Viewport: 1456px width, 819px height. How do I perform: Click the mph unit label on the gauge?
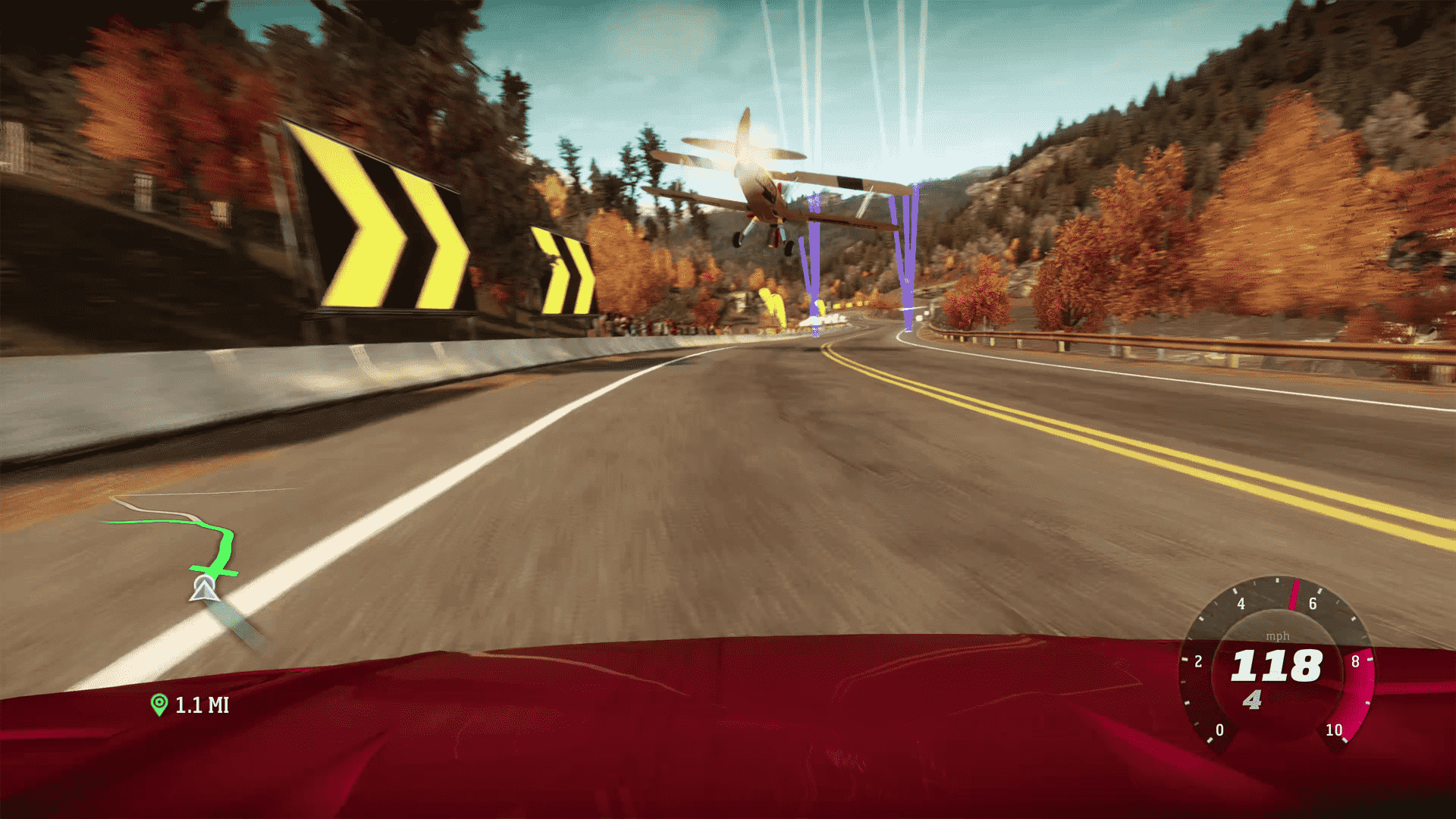tap(1279, 637)
